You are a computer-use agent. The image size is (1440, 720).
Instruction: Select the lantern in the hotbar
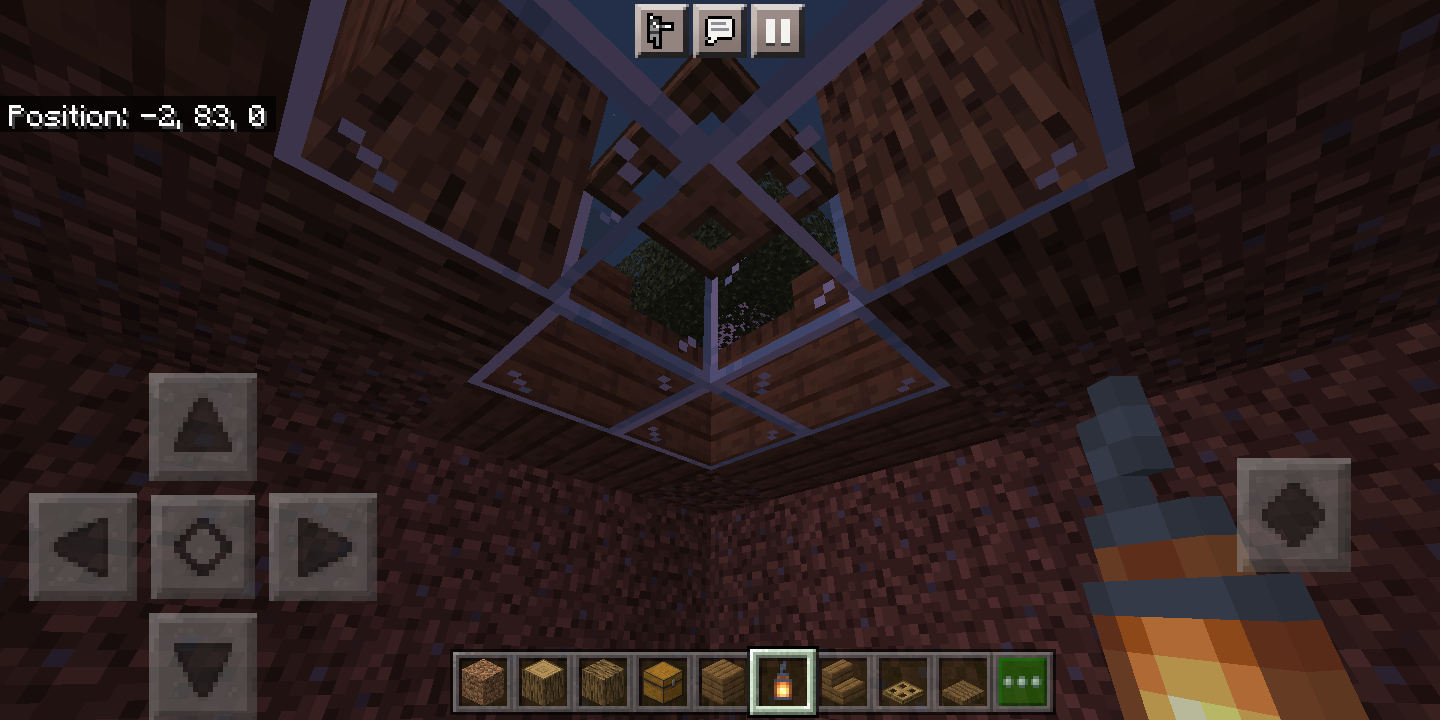click(x=783, y=683)
